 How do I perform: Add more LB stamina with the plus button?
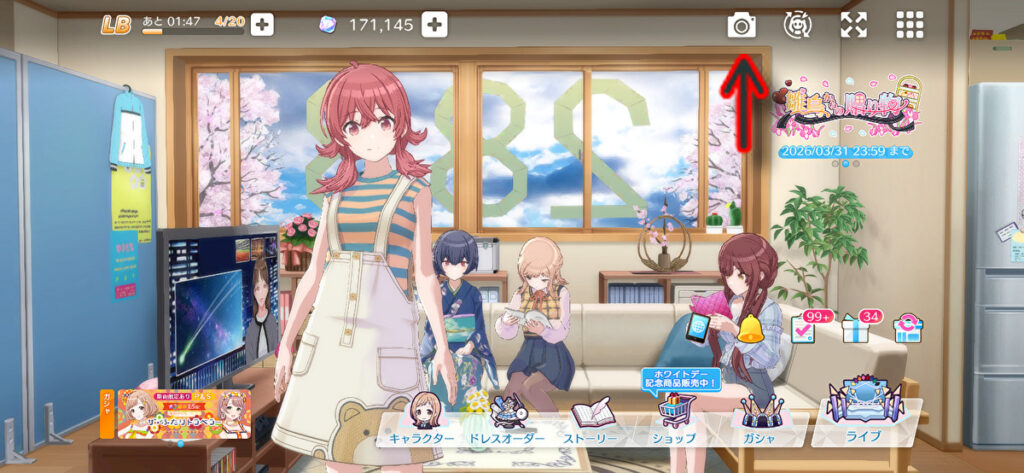pyautogui.click(x=262, y=25)
